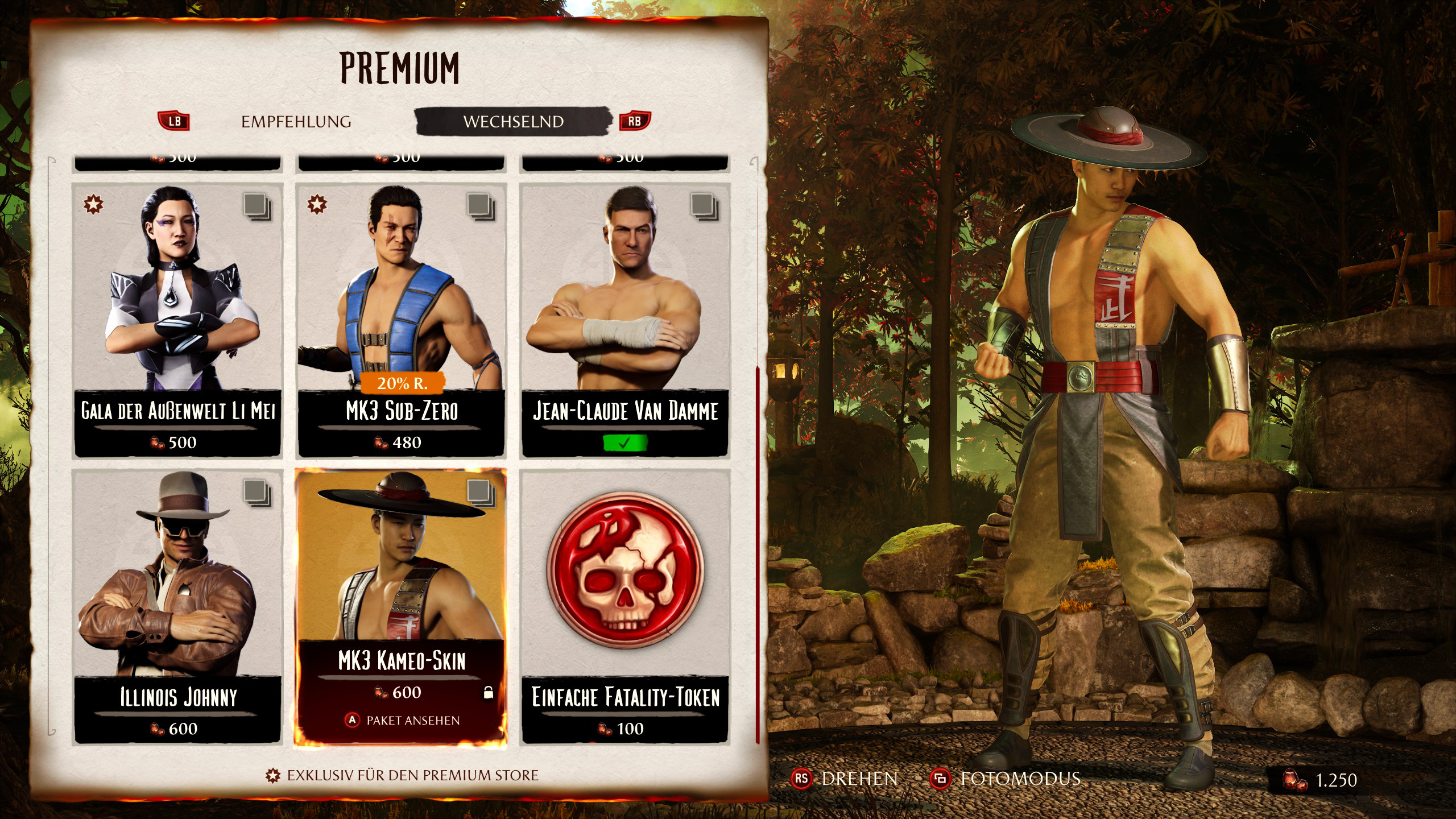1456x819 pixels.
Task: Buy the Einfache Fatality-Token item
Action: click(x=625, y=606)
